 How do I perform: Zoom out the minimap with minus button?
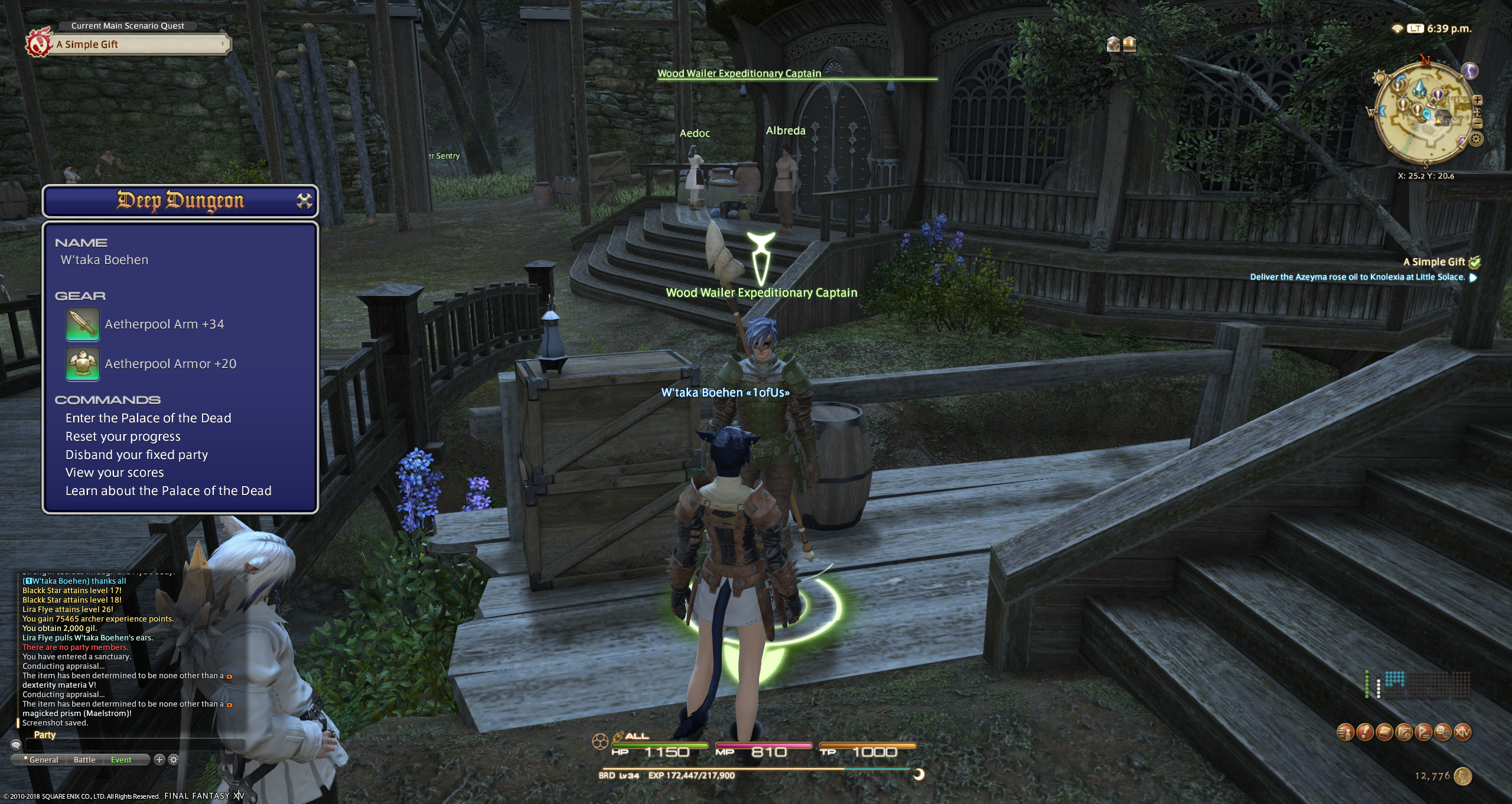click(x=1477, y=123)
